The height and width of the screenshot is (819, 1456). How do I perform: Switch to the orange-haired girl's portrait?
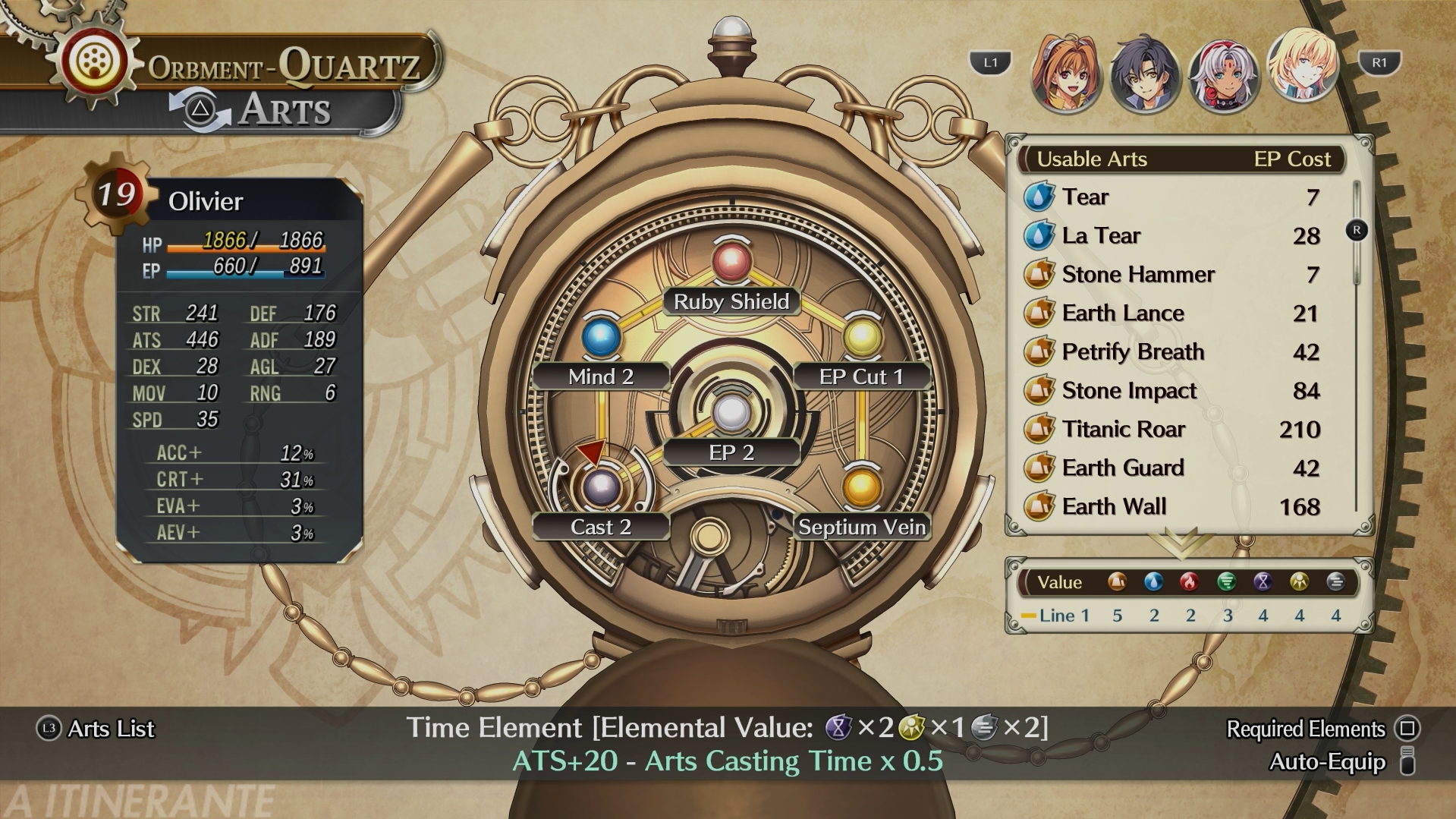(x=1066, y=74)
